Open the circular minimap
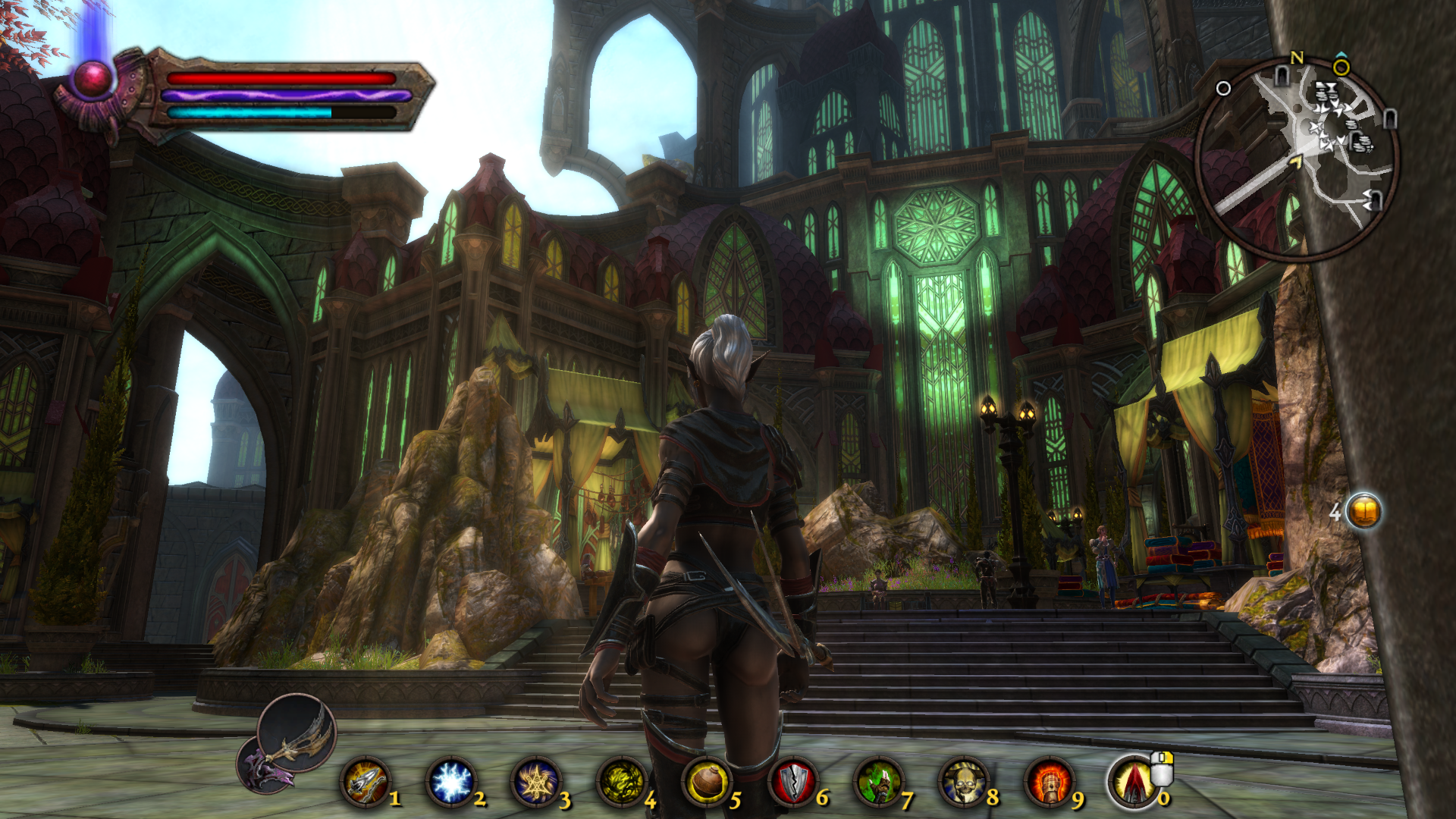Image resolution: width=1456 pixels, height=819 pixels. (x=1297, y=159)
